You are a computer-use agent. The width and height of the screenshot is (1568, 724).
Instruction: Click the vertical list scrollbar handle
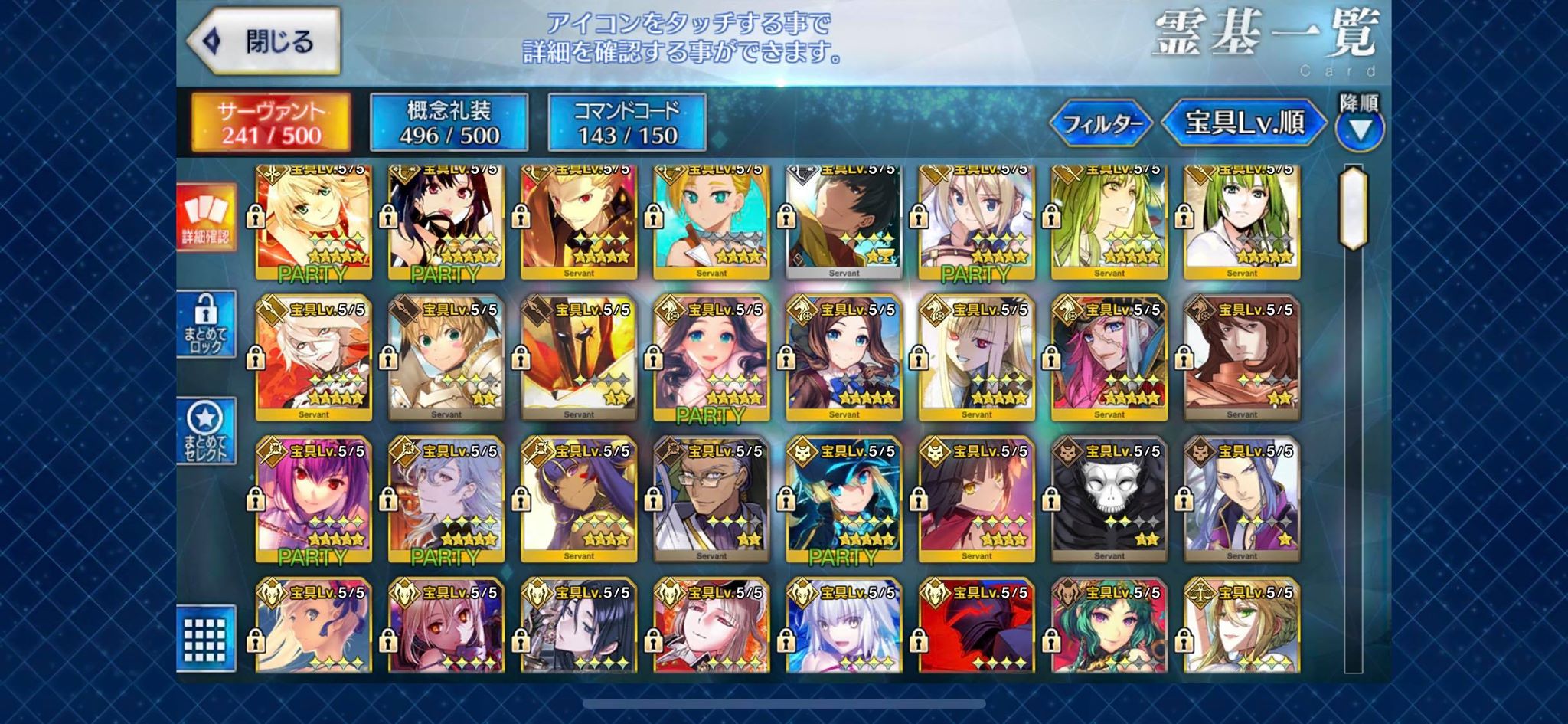1354,208
